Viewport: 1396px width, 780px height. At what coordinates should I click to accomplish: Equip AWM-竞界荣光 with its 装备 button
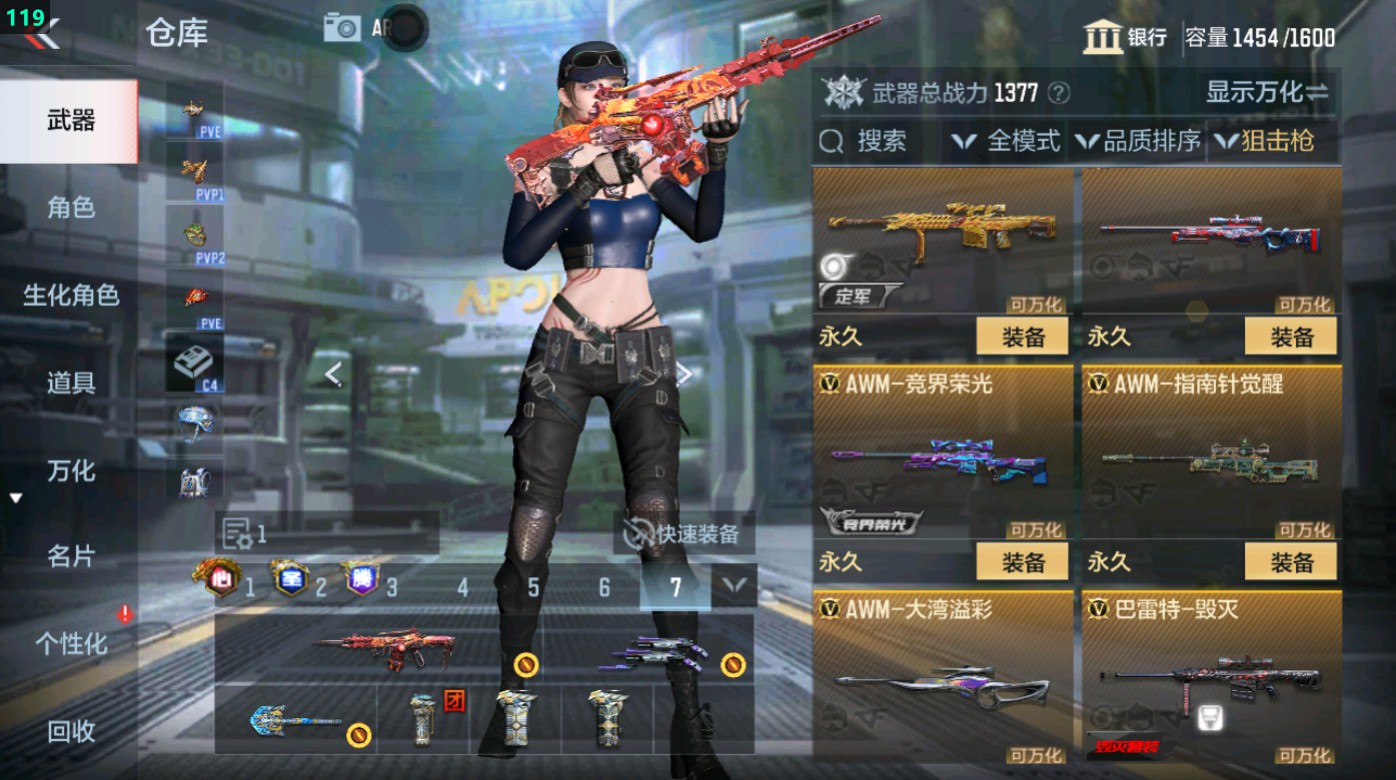point(1023,562)
